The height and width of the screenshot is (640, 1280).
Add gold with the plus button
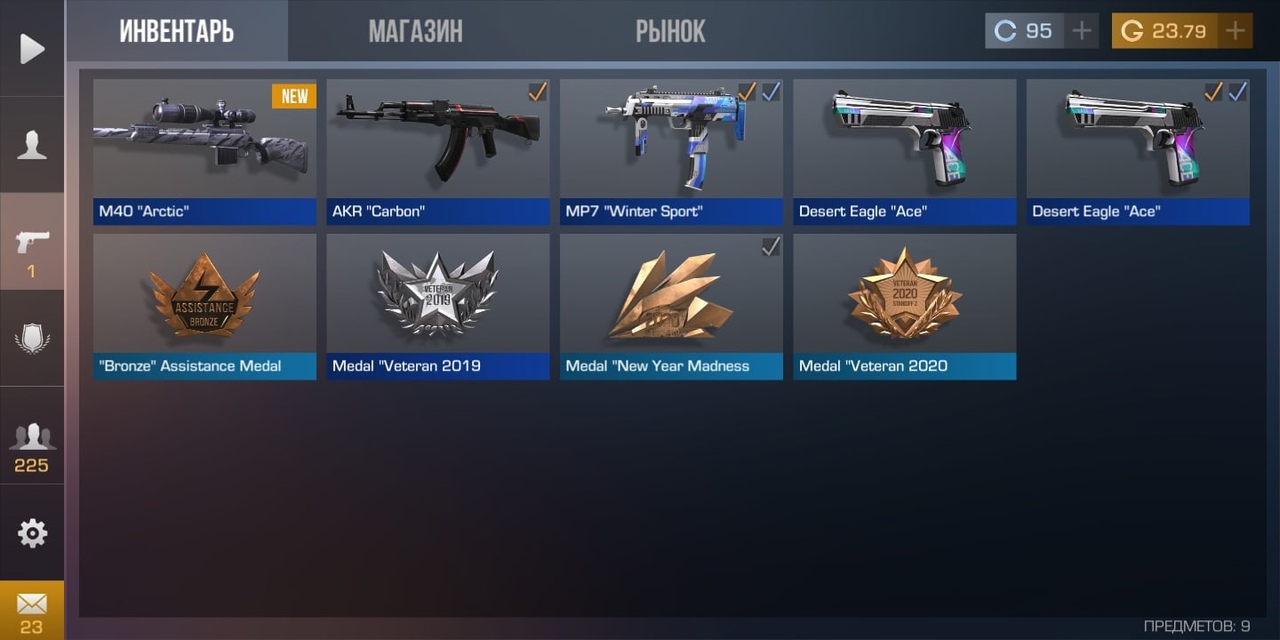[1235, 31]
